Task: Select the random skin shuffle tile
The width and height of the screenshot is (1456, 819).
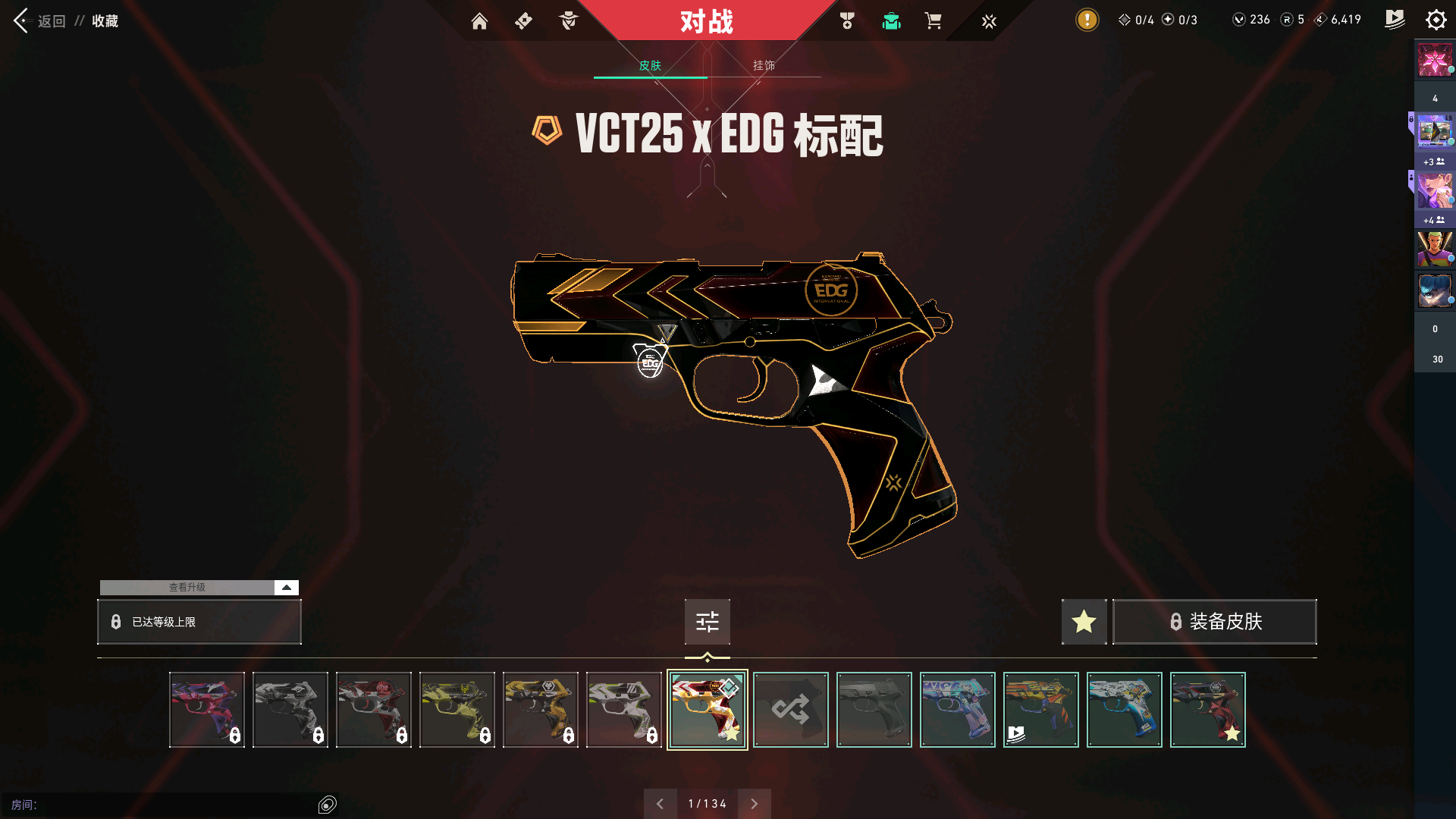Action: click(790, 710)
